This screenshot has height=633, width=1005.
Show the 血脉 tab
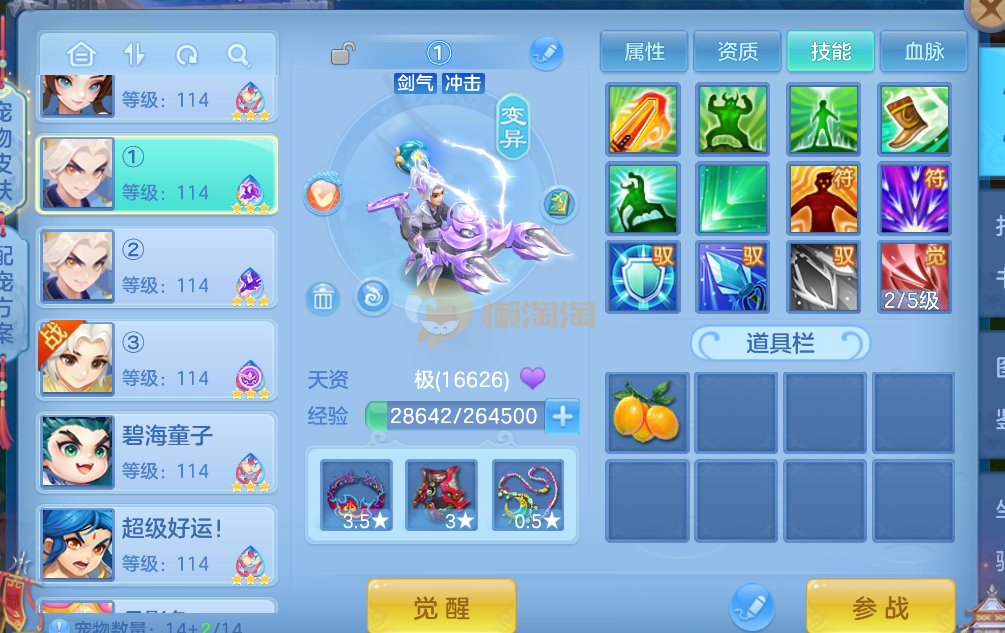point(923,52)
